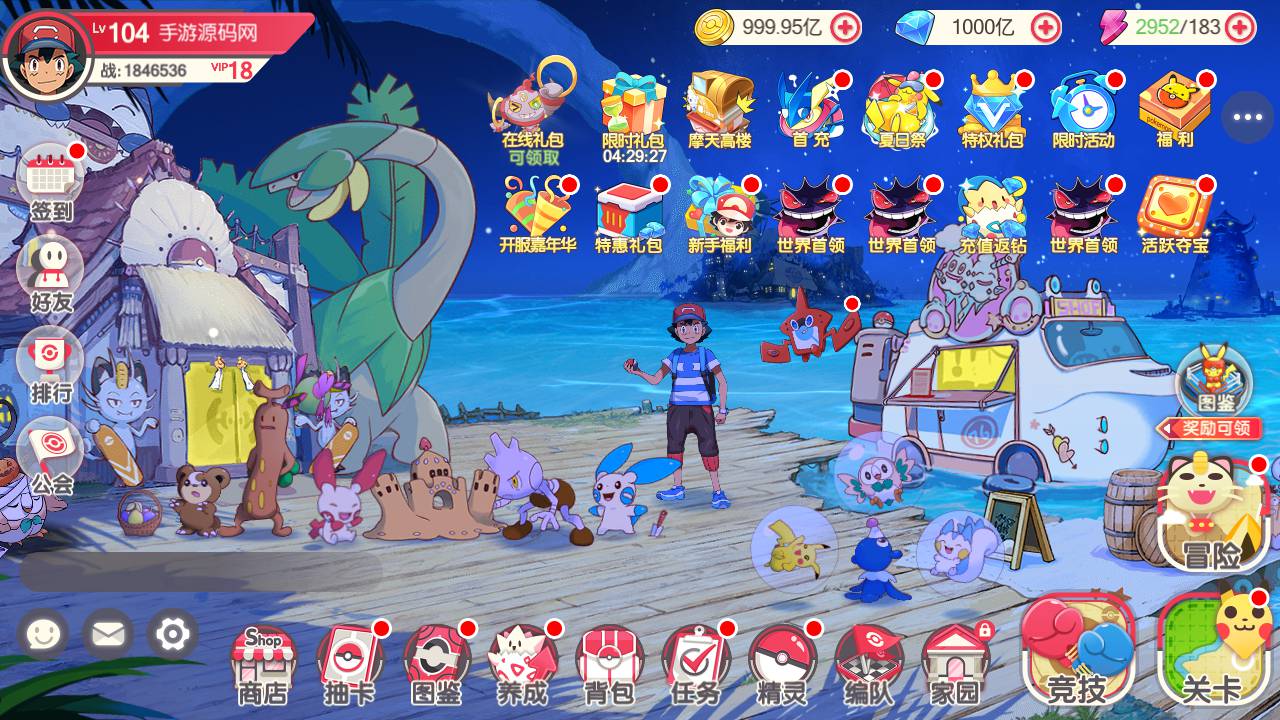This screenshot has height=720, width=1280.
Task: Add gold coins with the plus button
Action: (x=846, y=27)
